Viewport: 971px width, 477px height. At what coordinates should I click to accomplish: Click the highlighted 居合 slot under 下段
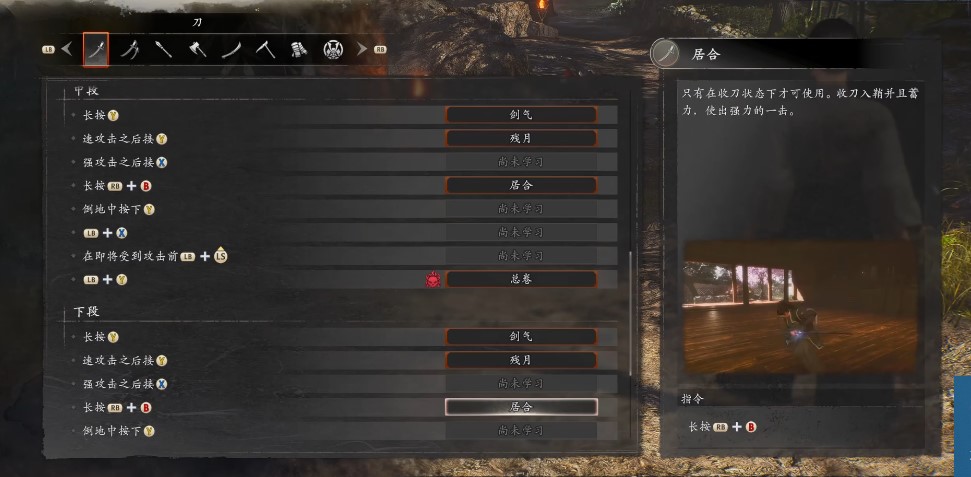521,407
